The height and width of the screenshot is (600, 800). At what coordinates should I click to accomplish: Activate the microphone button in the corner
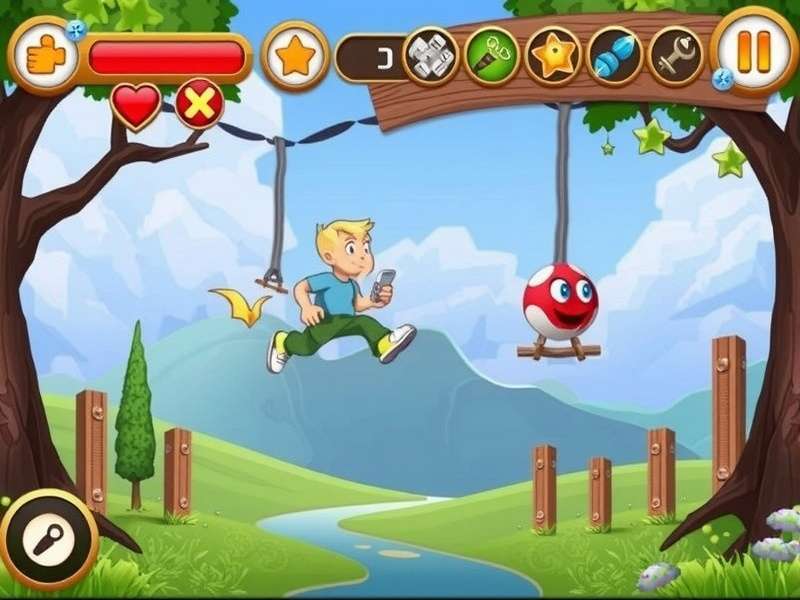pyautogui.click(x=47, y=540)
